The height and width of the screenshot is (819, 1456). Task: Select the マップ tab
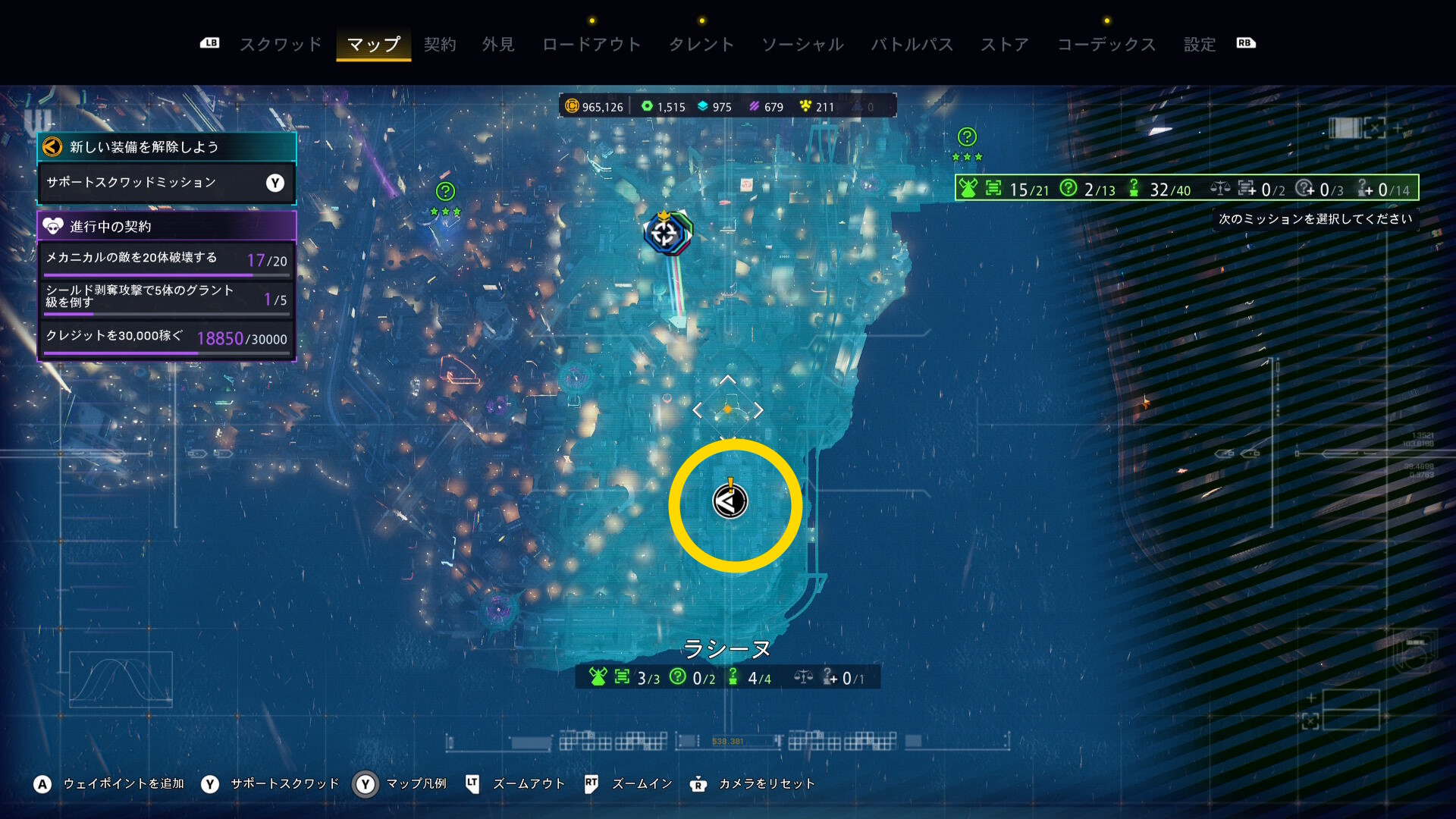coord(373,45)
